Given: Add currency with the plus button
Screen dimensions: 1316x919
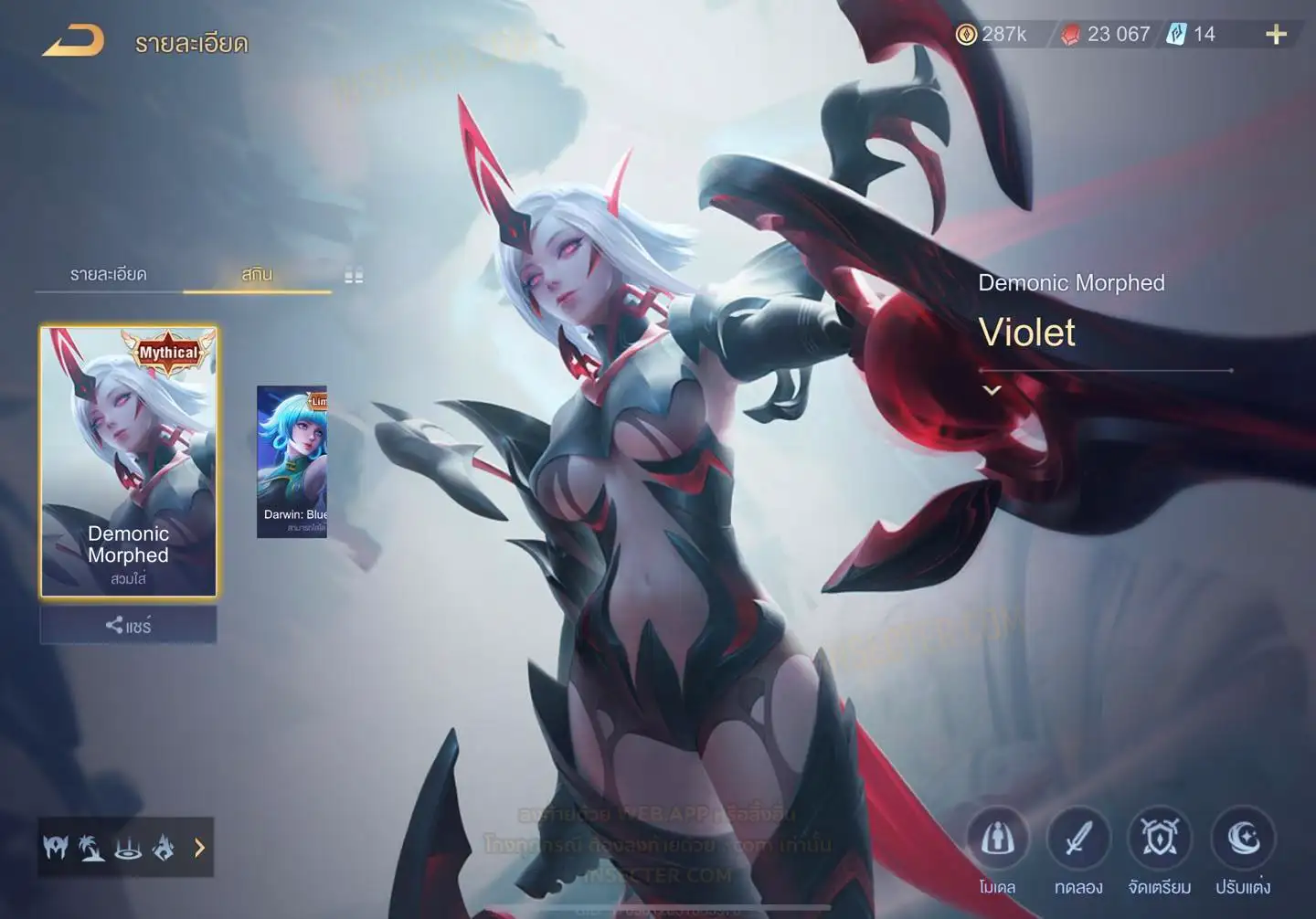Looking at the screenshot, I should [x=1276, y=35].
